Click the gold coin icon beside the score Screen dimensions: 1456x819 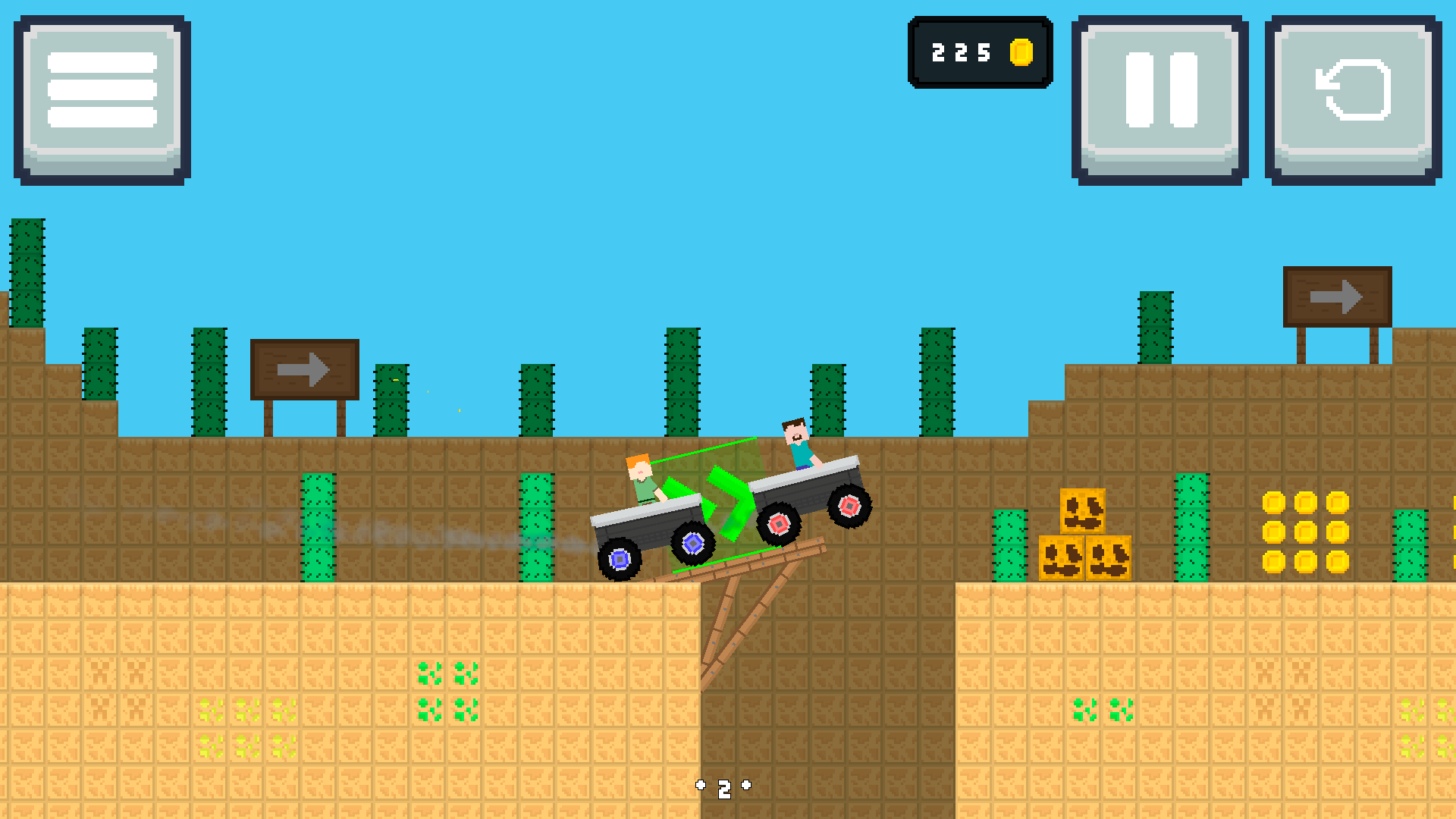pyautogui.click(x=1022, y=52)
